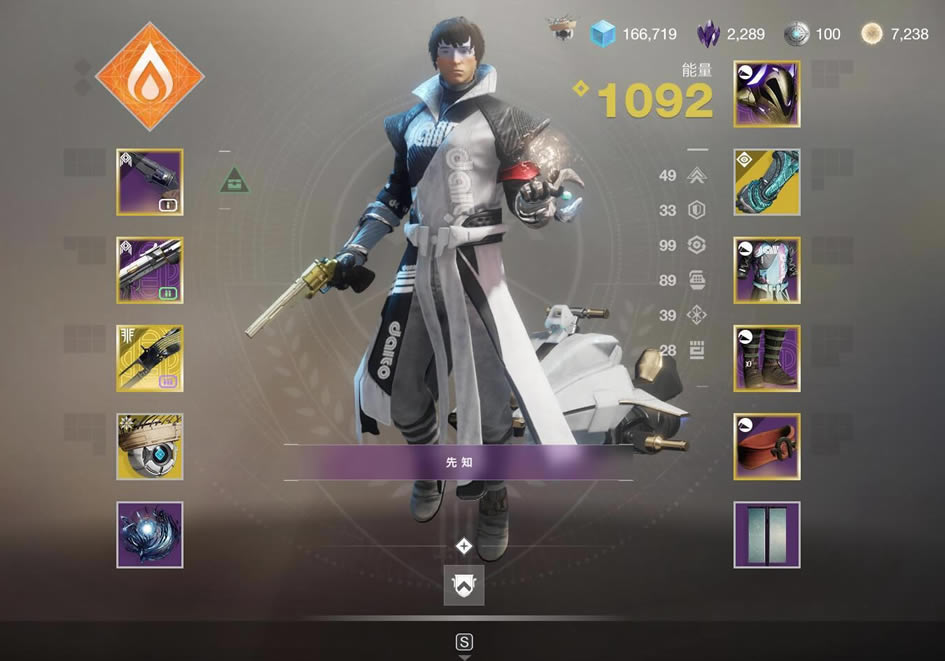Select the leg armor boots slot
This screenshot has width=945, height=661.
click(767, 358)
